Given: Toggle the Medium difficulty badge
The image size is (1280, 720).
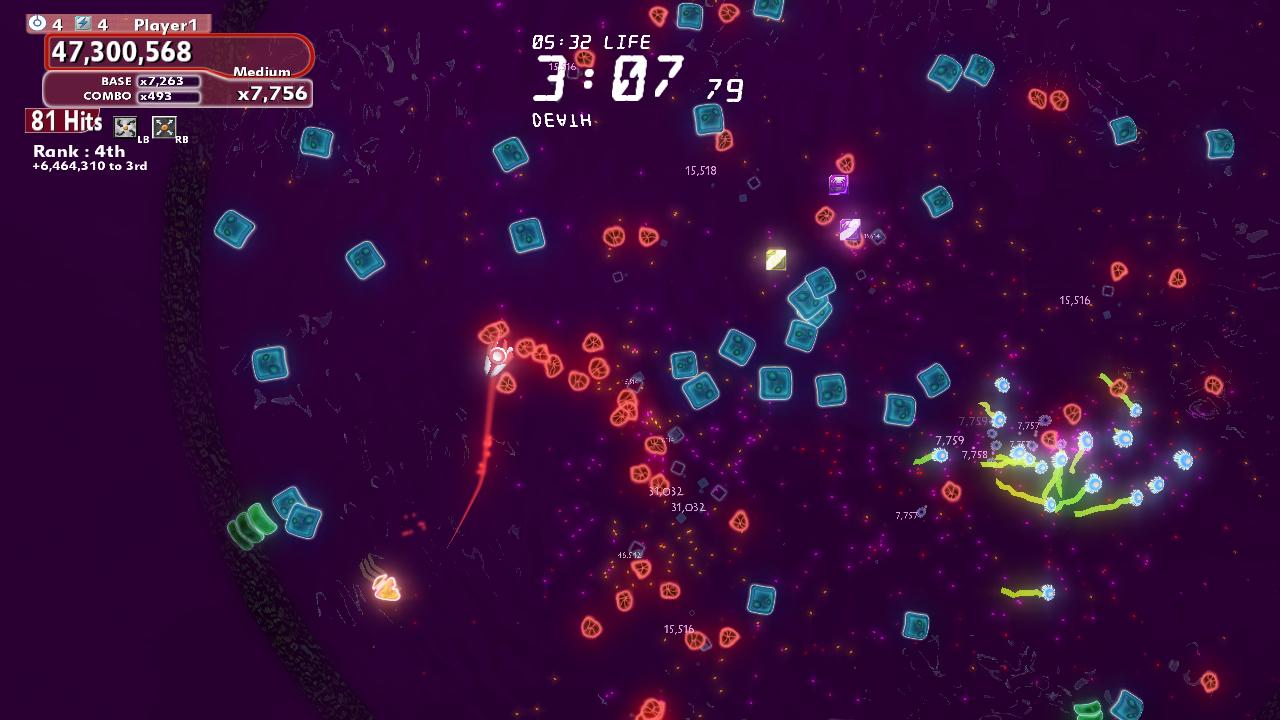Looking at the screenshot, I should (x=260, y=72).
